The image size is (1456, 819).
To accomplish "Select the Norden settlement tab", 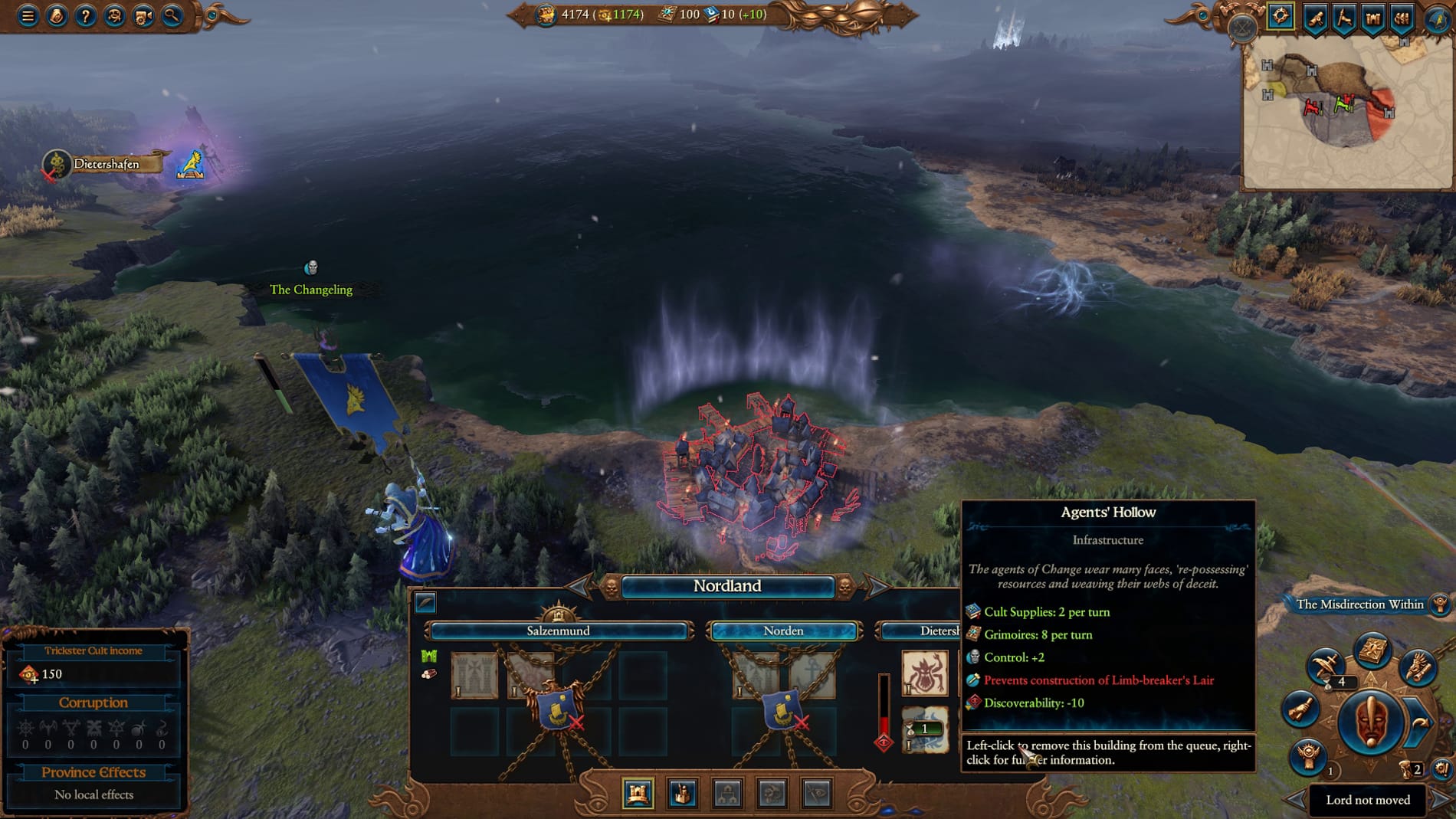I will click(783, 631).
